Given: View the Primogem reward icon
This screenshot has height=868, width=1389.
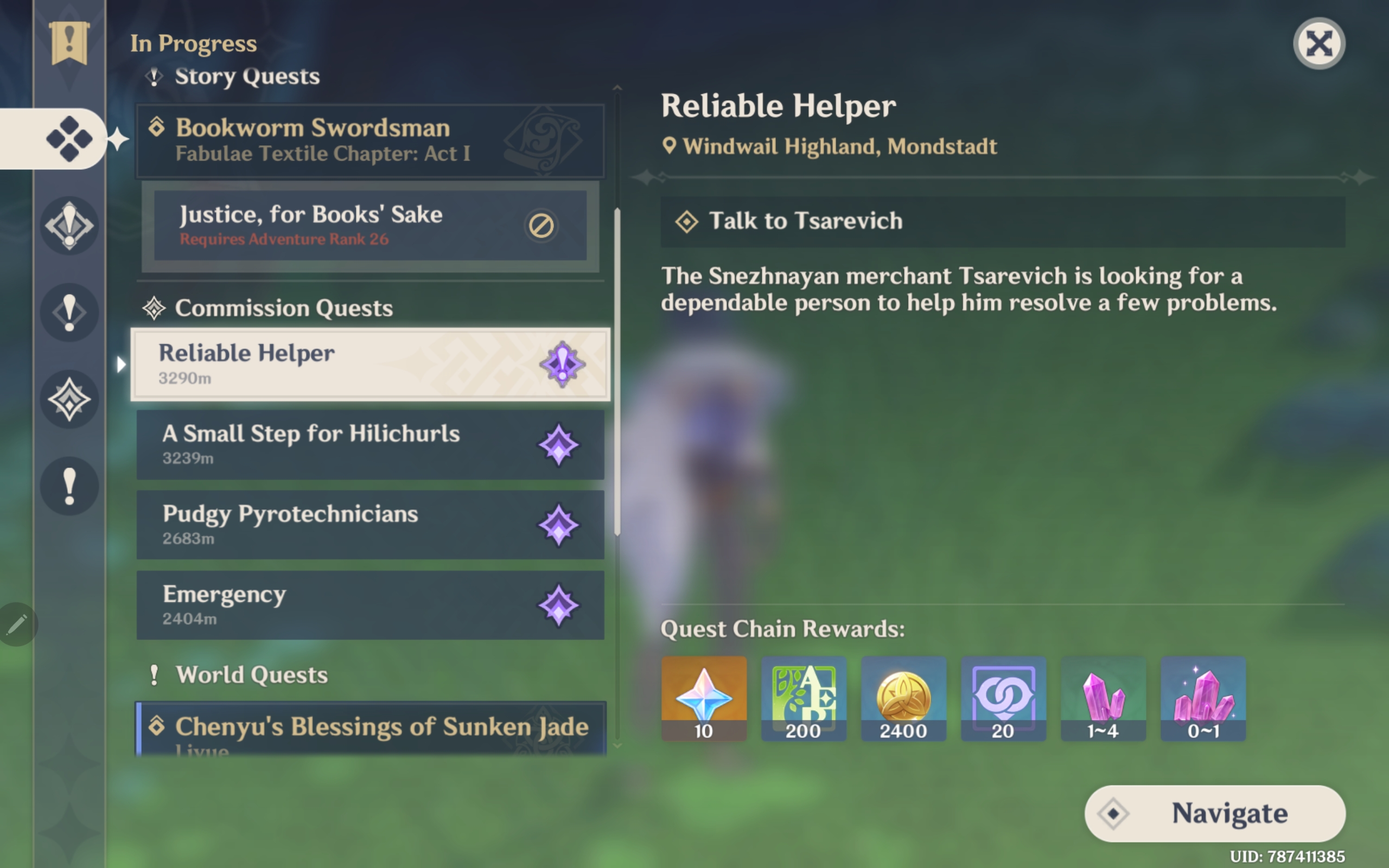Looking at the screenshot, I should click(704, 698).
